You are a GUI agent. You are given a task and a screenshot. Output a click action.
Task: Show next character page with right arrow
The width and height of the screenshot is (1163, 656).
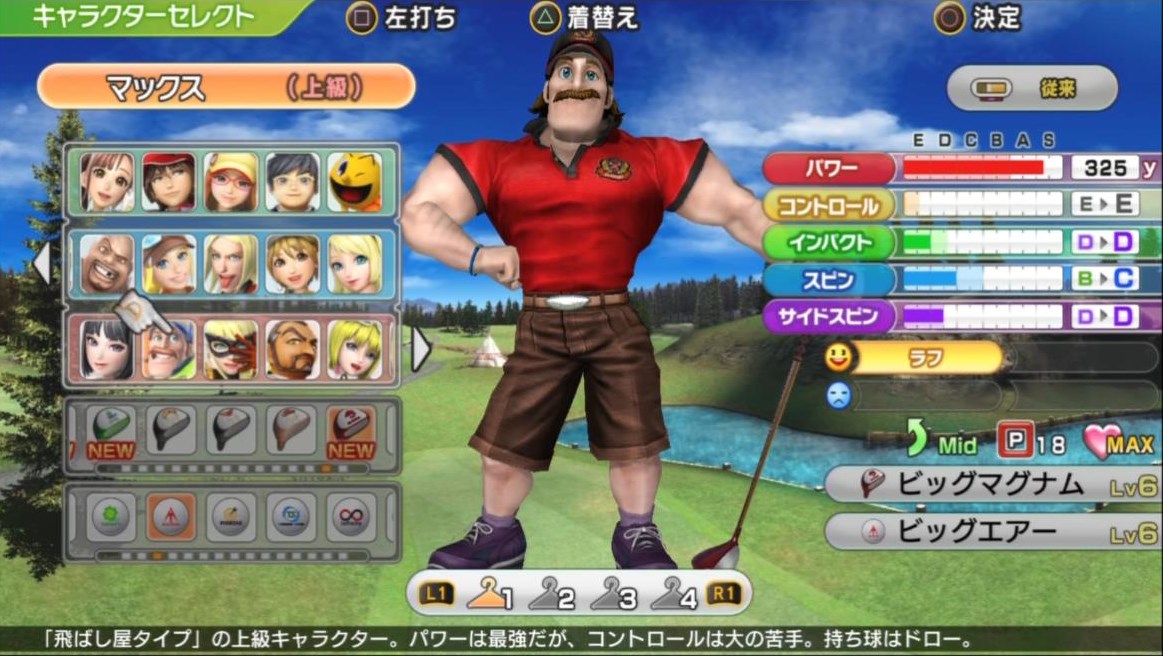[x=421, y=348]
